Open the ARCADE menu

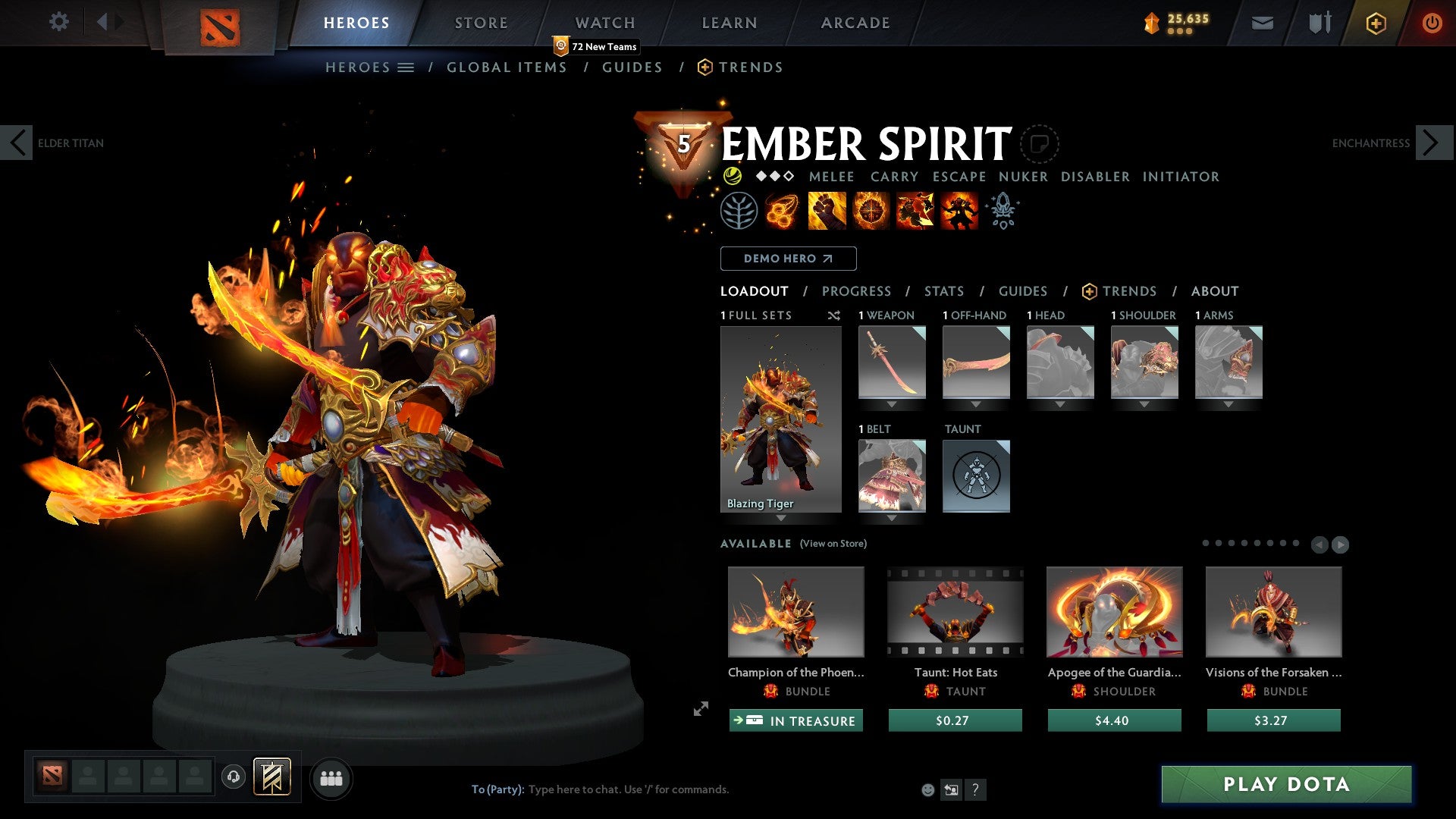[855, 22]
